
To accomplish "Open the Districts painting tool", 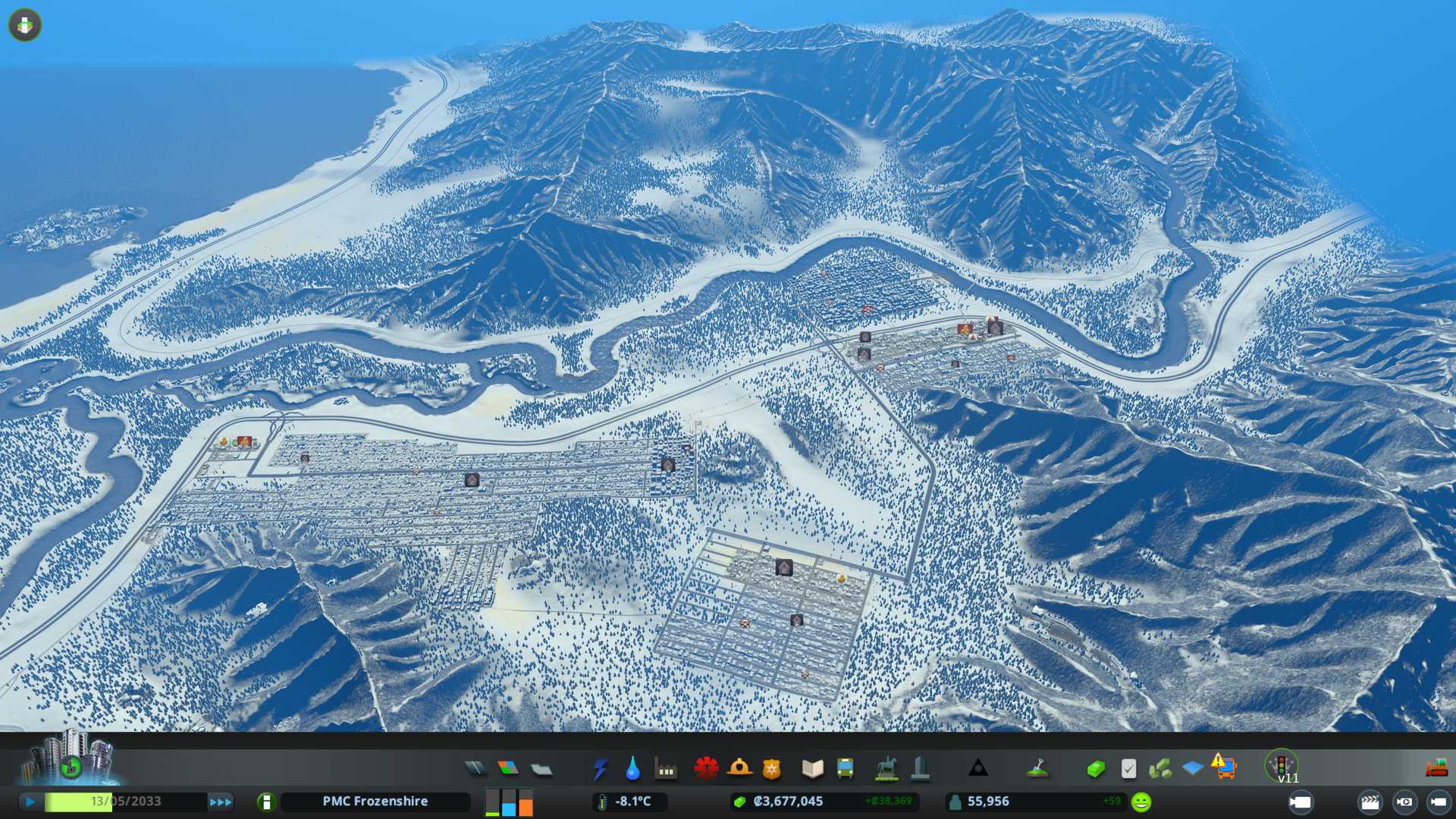I will 541,769.
